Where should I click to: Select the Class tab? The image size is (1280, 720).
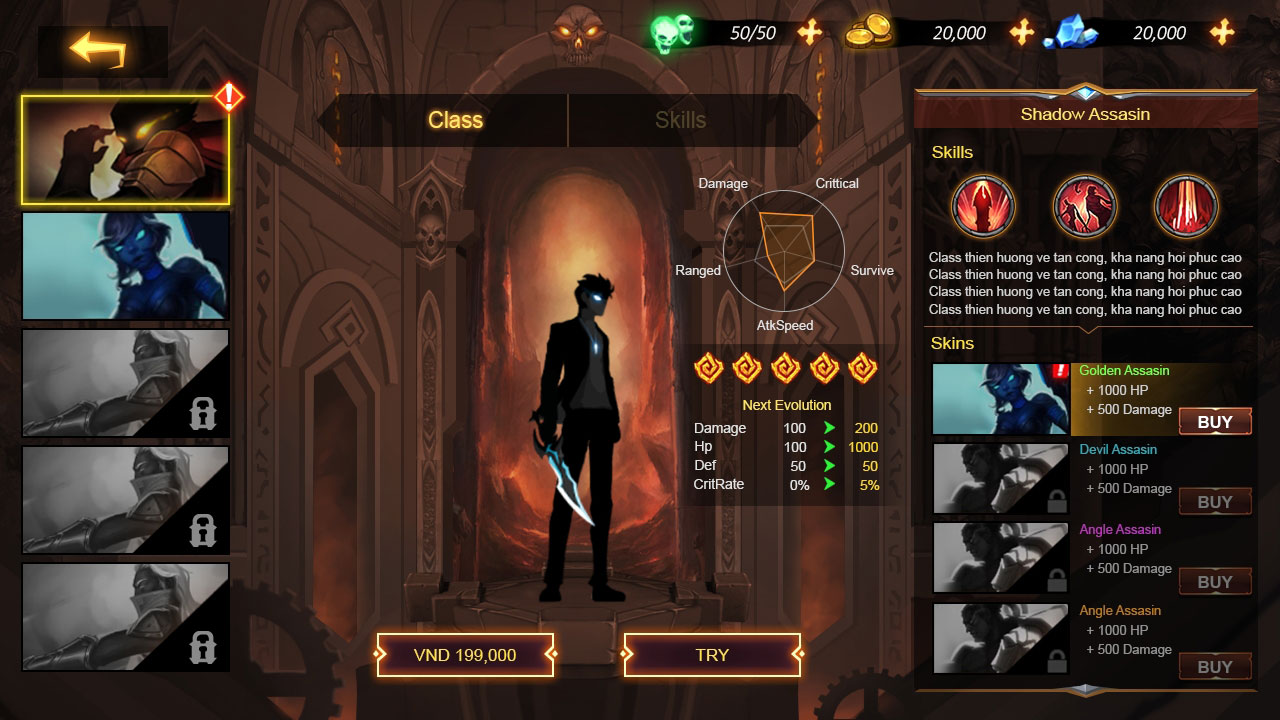[x=455, y=120]
